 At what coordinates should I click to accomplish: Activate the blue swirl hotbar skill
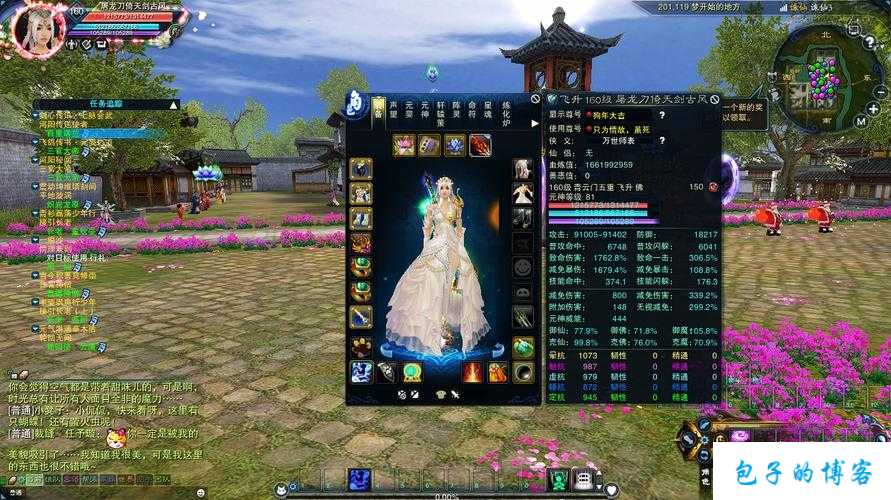pos(360,479)
